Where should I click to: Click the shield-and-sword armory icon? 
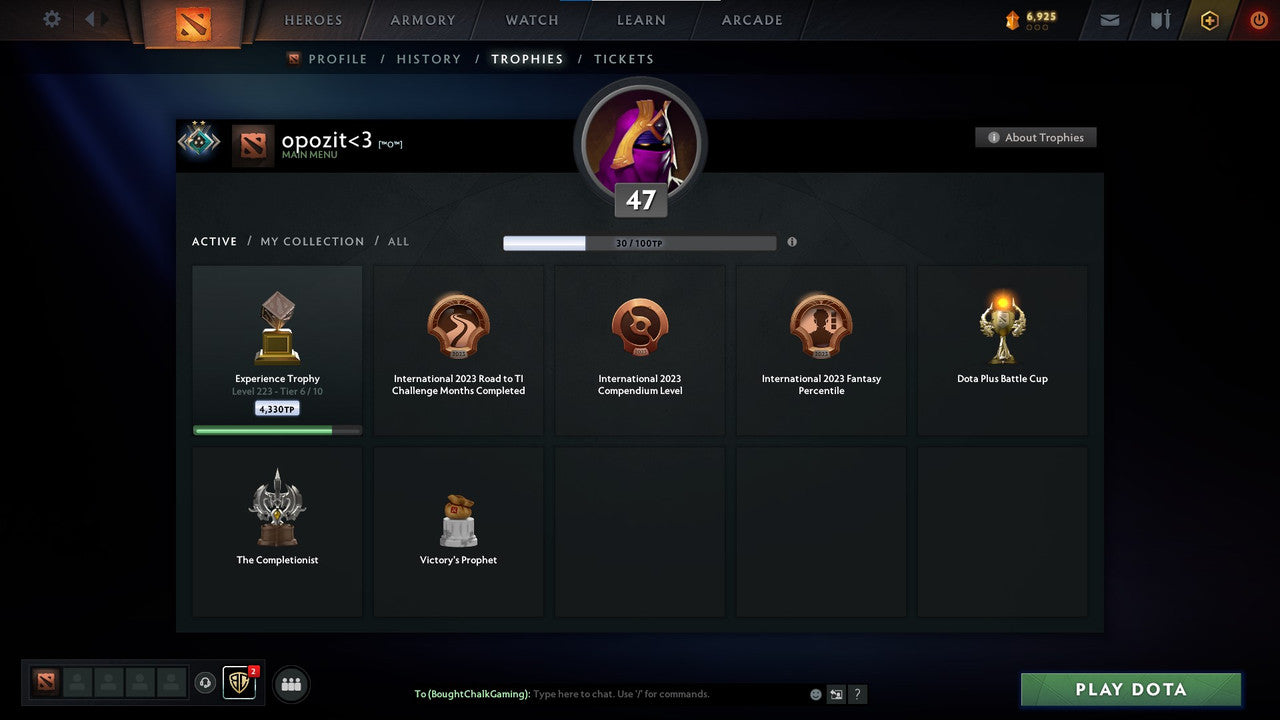1159,18
